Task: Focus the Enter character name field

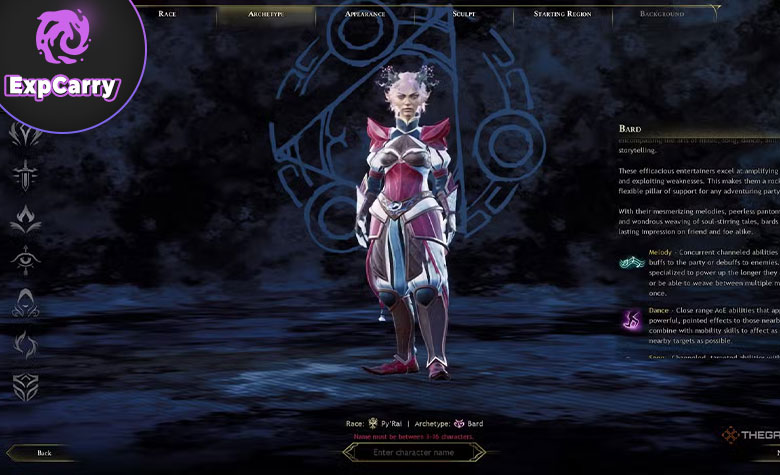Action: click(415, 453)
